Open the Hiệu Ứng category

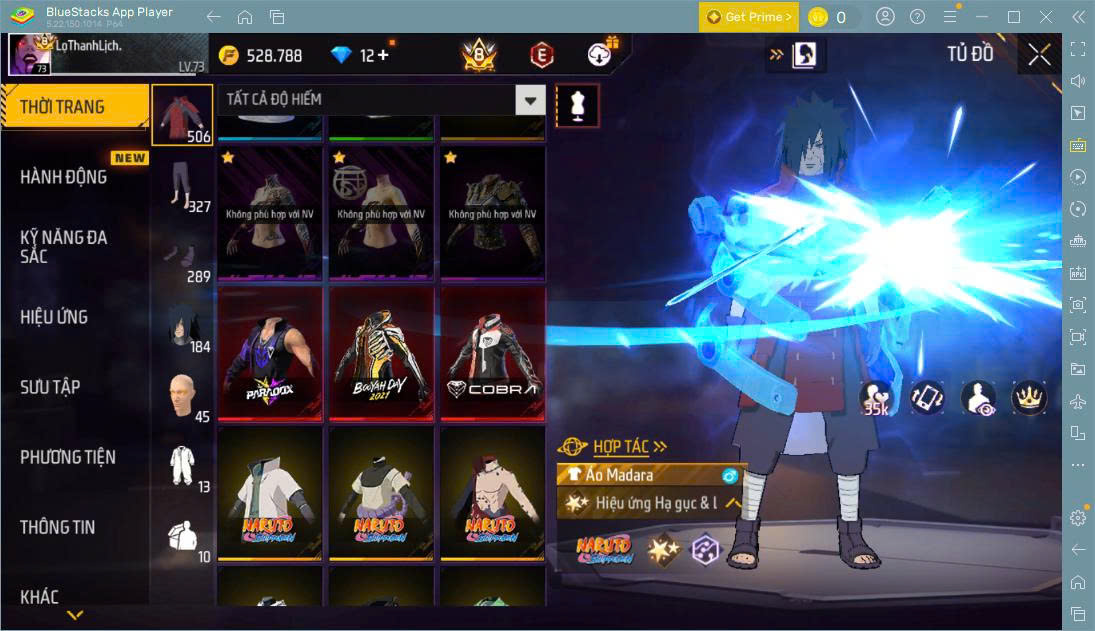[54, 317]
